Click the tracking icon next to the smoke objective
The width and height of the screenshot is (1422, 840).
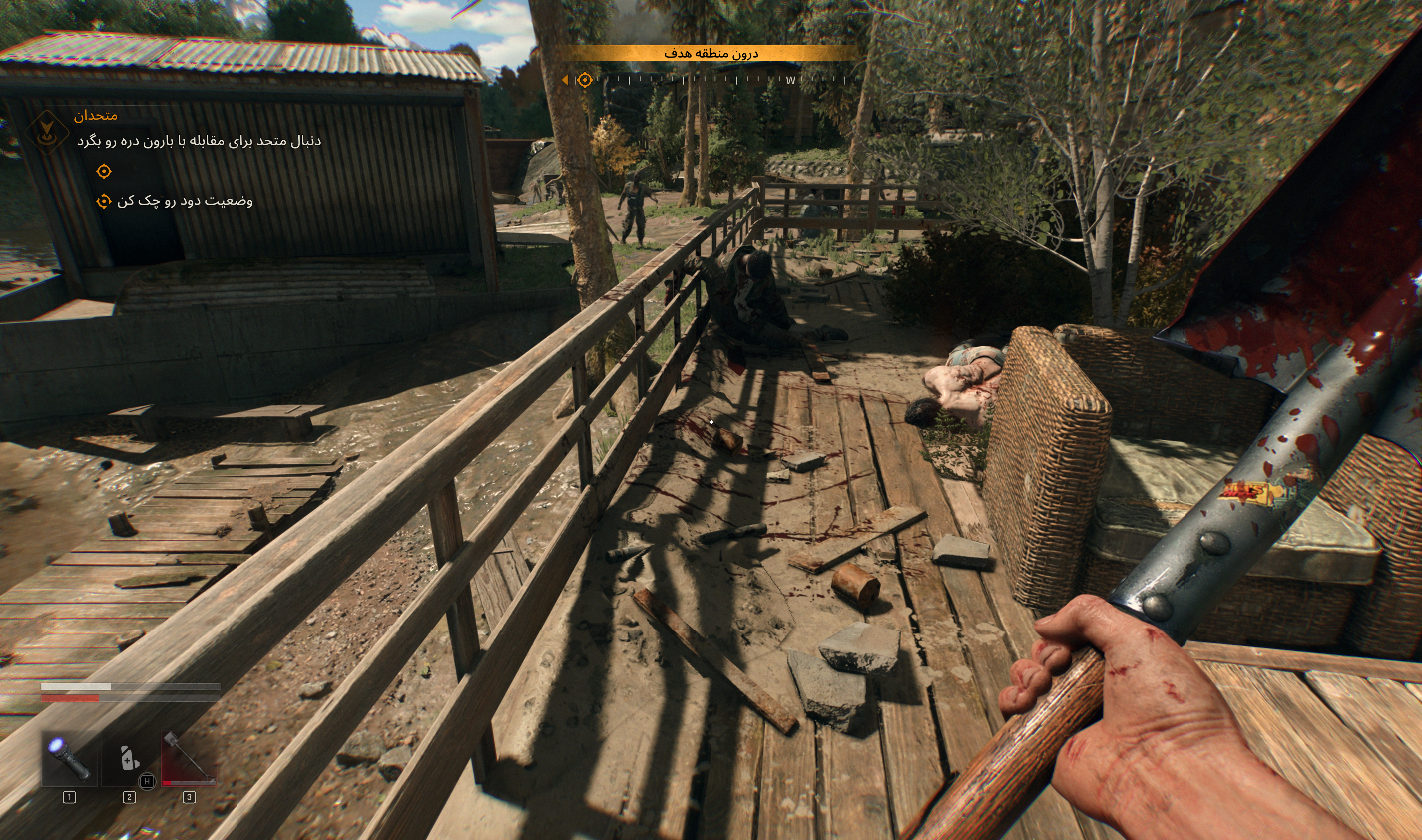point(104,201)
